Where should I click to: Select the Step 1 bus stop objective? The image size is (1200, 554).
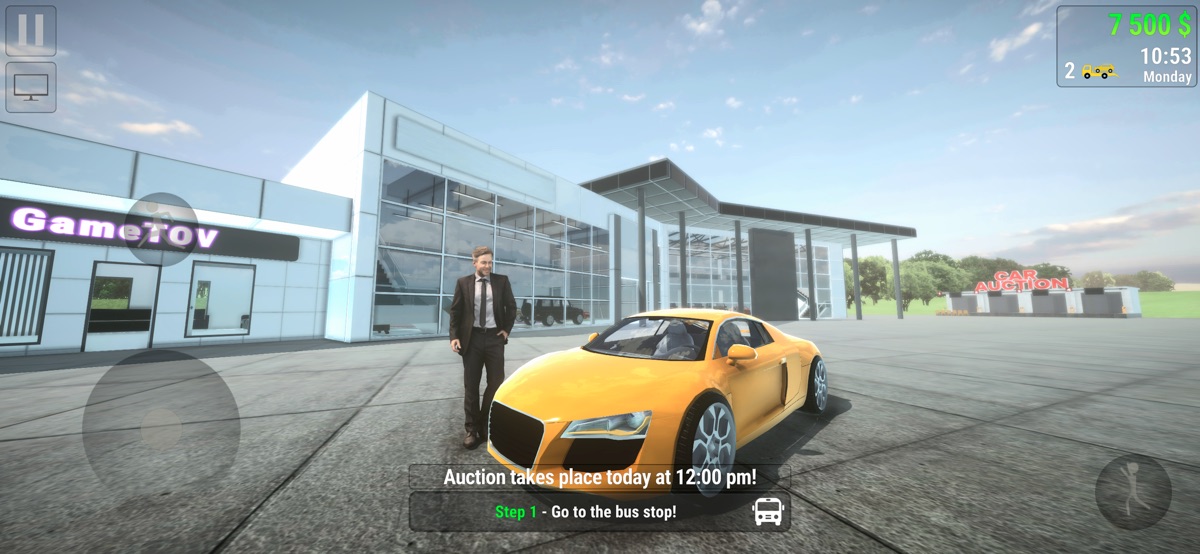tap(586, 512)
